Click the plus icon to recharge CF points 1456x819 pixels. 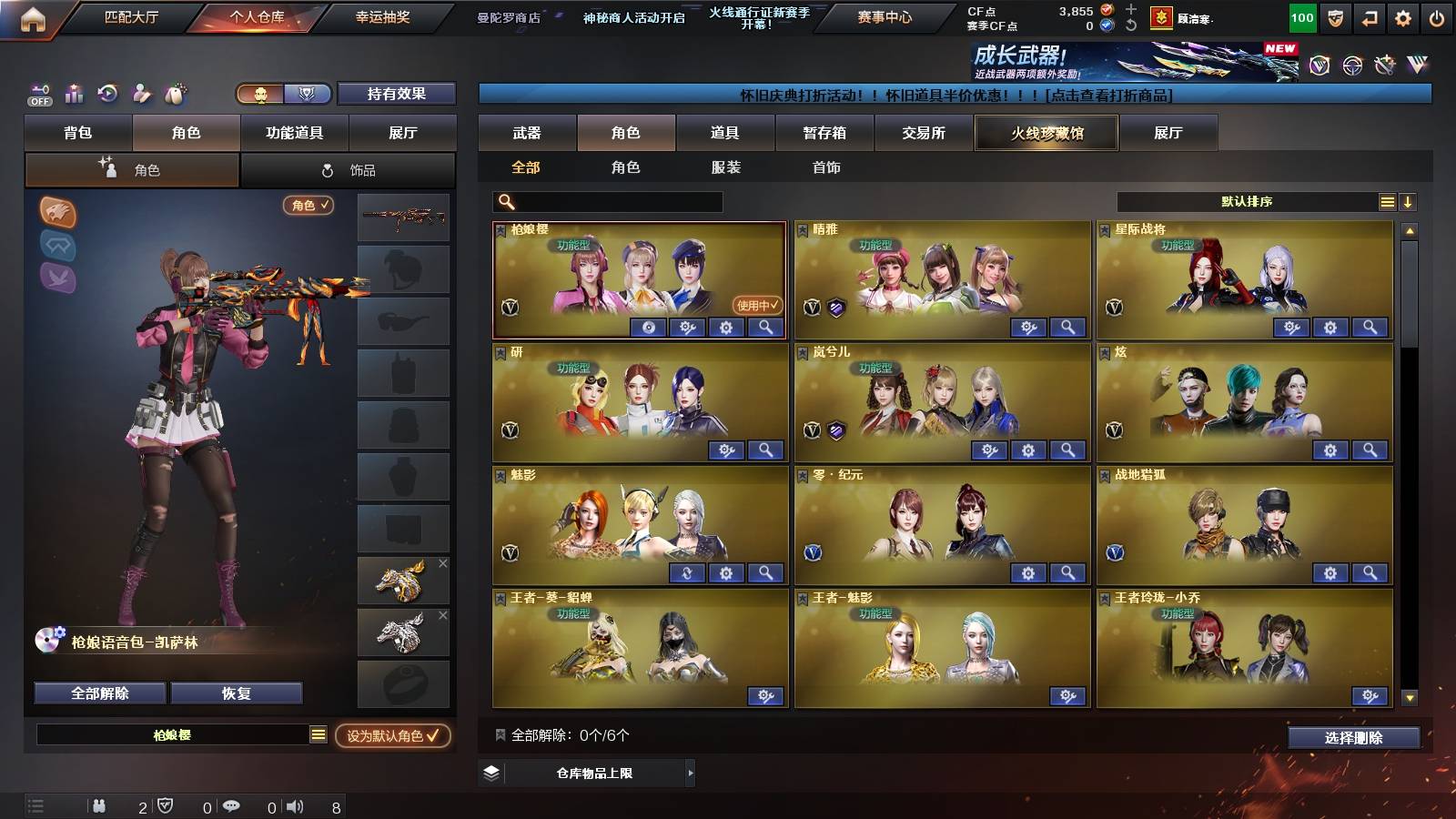(x=1131, y=11)
